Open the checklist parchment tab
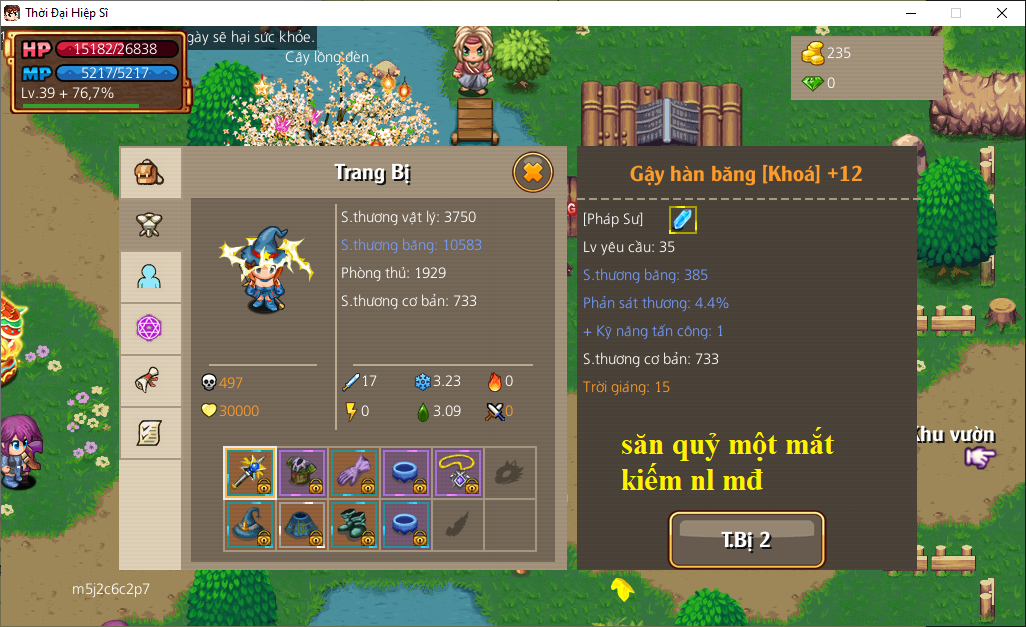Screen dimensions: 1026x627 point(150,433)
